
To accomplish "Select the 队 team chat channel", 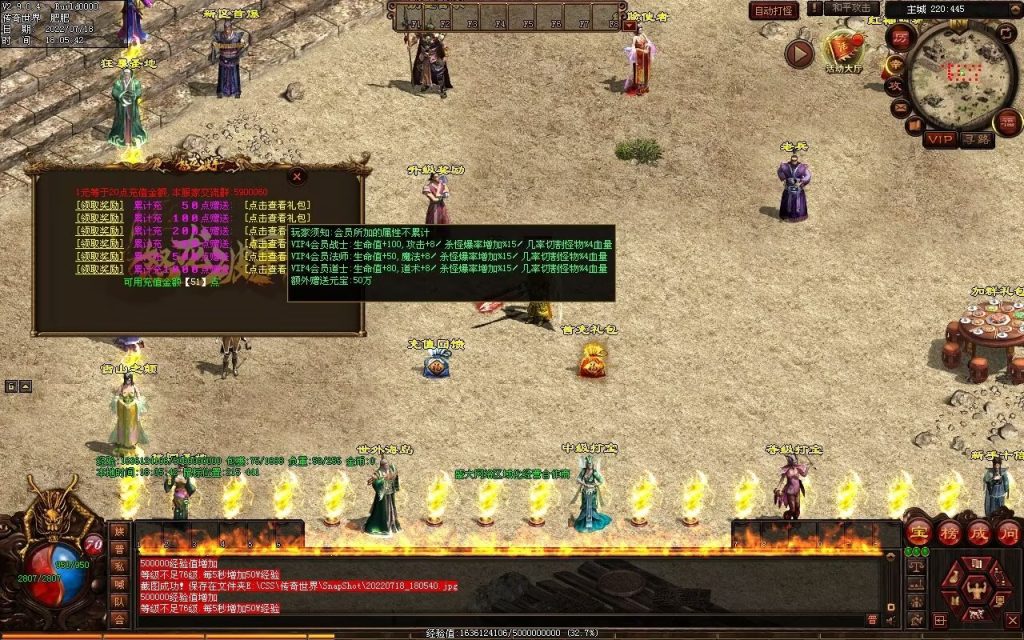I will tap(120, 602).
